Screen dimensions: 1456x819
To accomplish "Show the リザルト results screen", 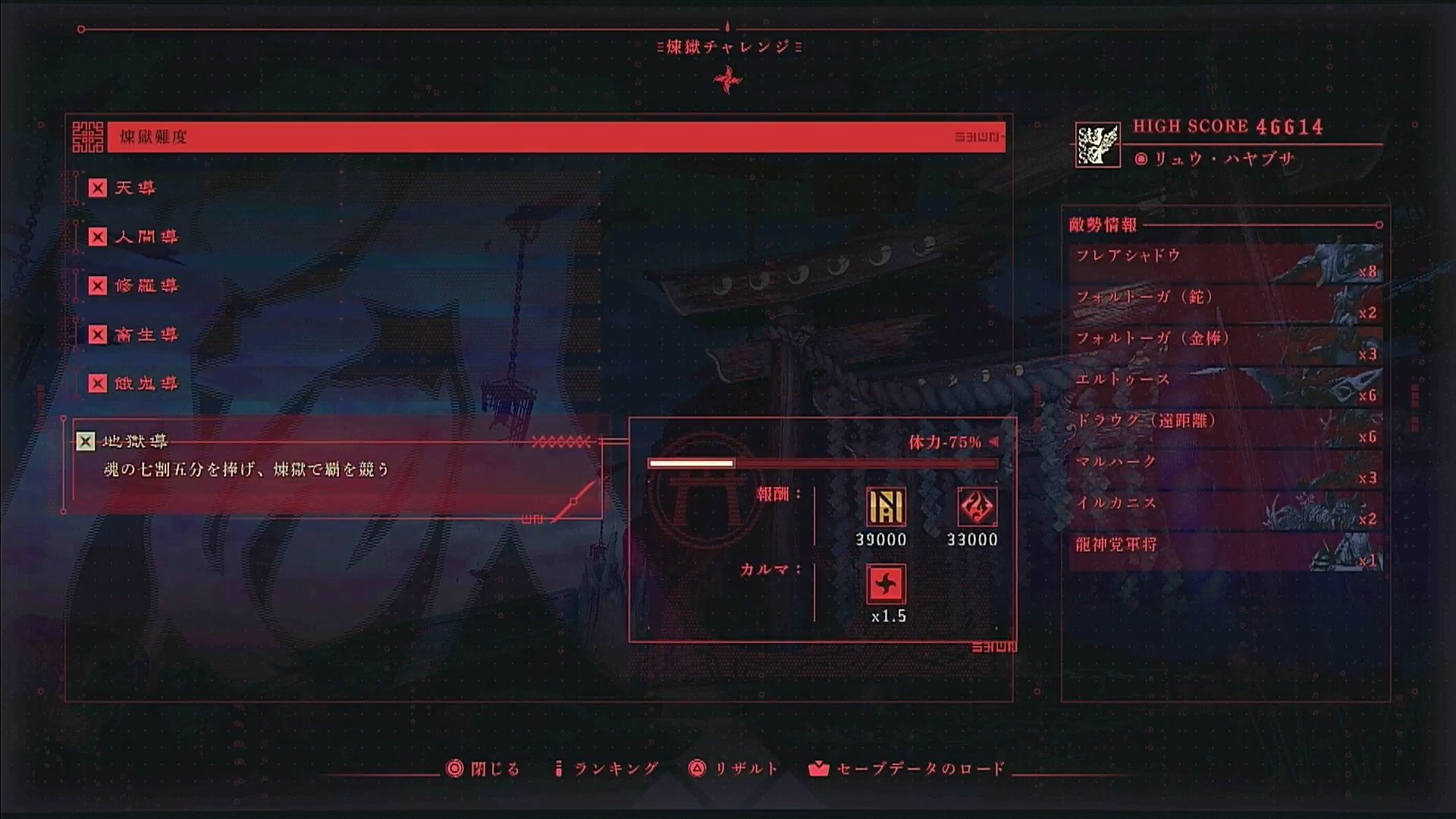I will [x=734, y=769].
